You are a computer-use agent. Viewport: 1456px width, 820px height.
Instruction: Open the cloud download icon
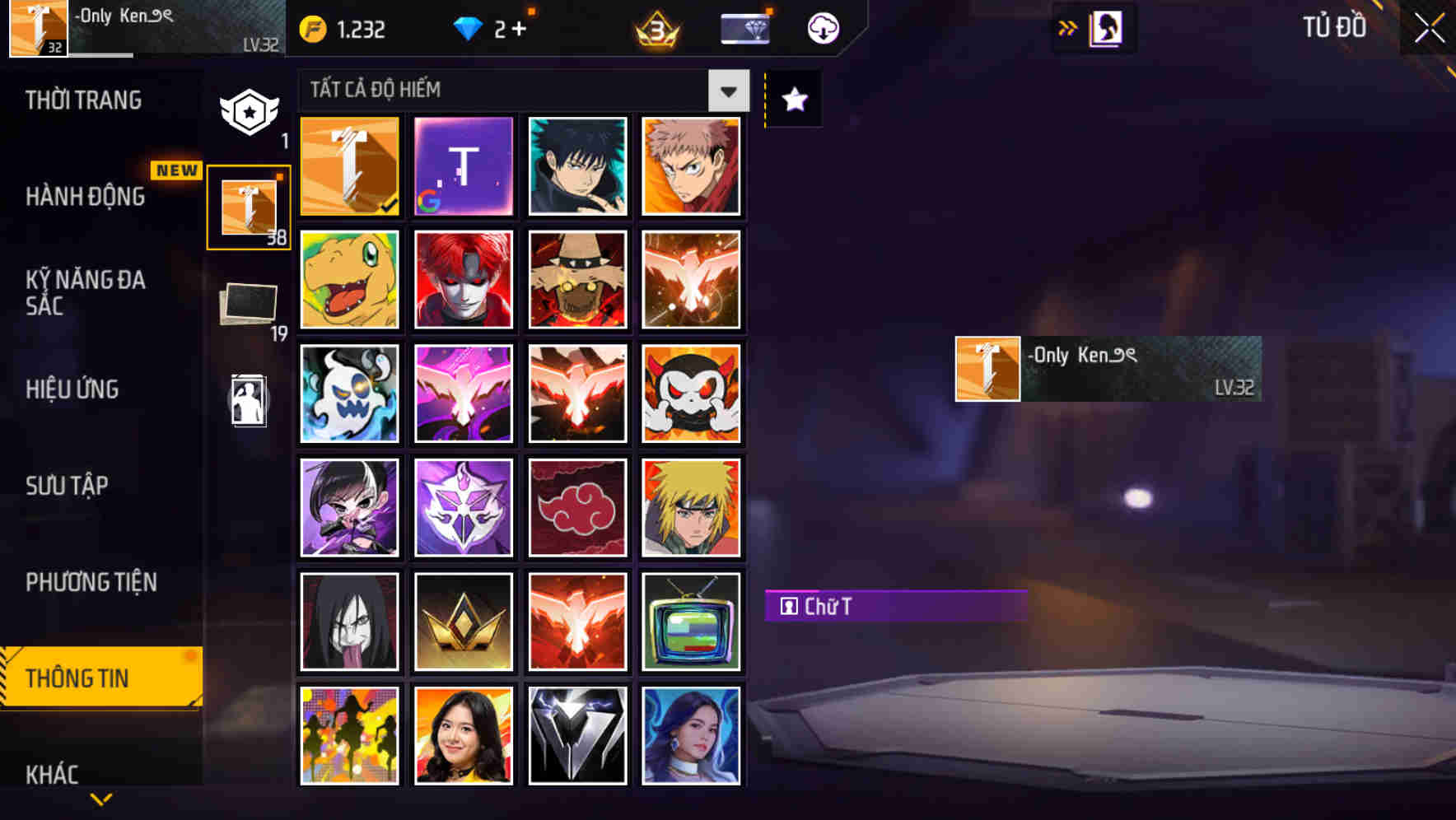[821, 27]
